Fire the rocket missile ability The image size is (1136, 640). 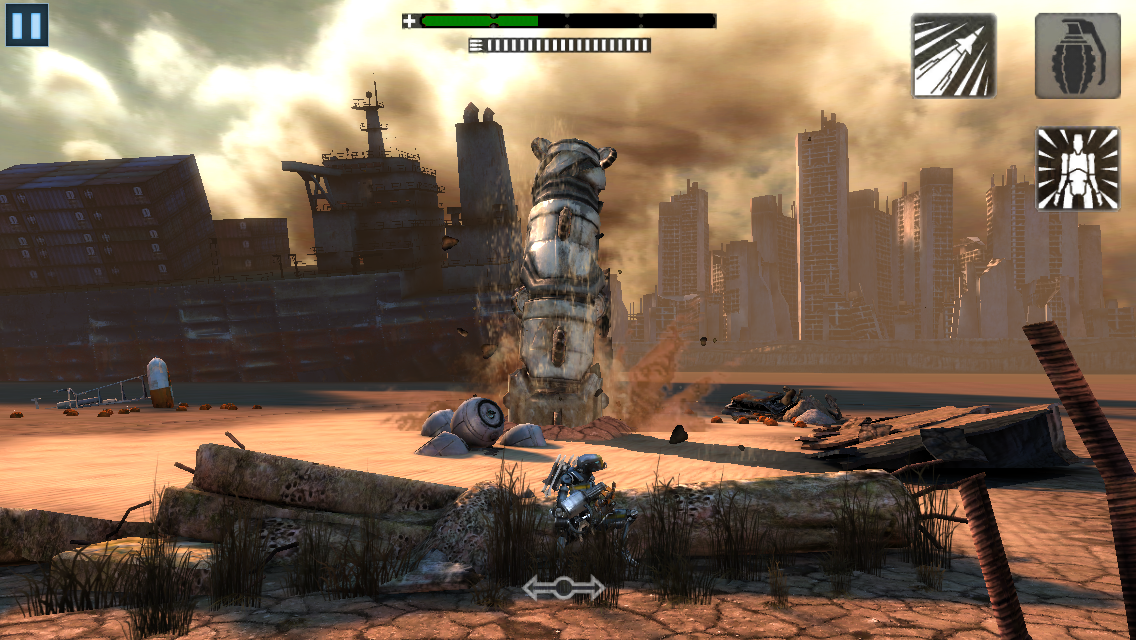(953, 56)
